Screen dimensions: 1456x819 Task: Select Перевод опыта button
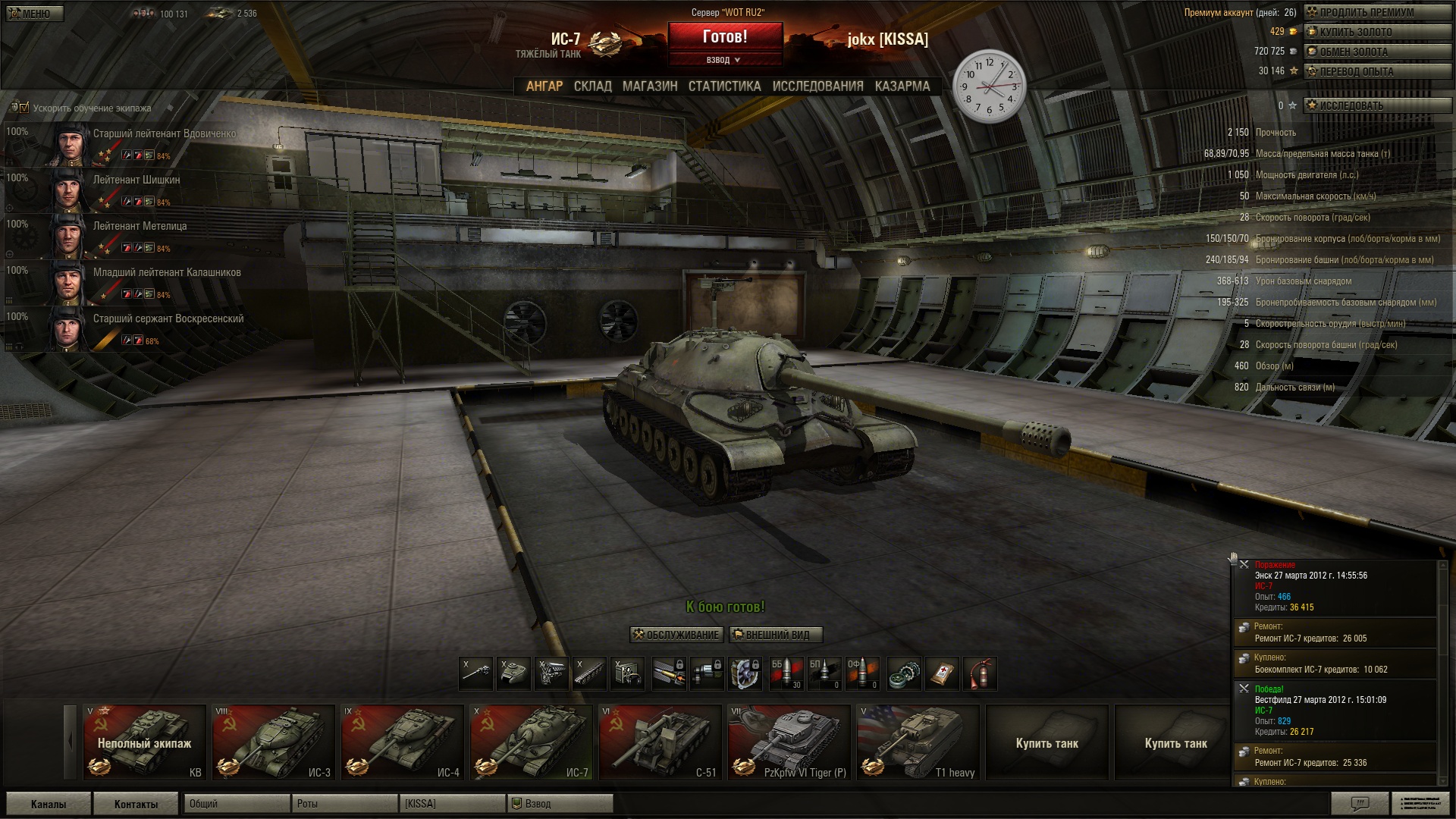click(x=1376, y=71)
